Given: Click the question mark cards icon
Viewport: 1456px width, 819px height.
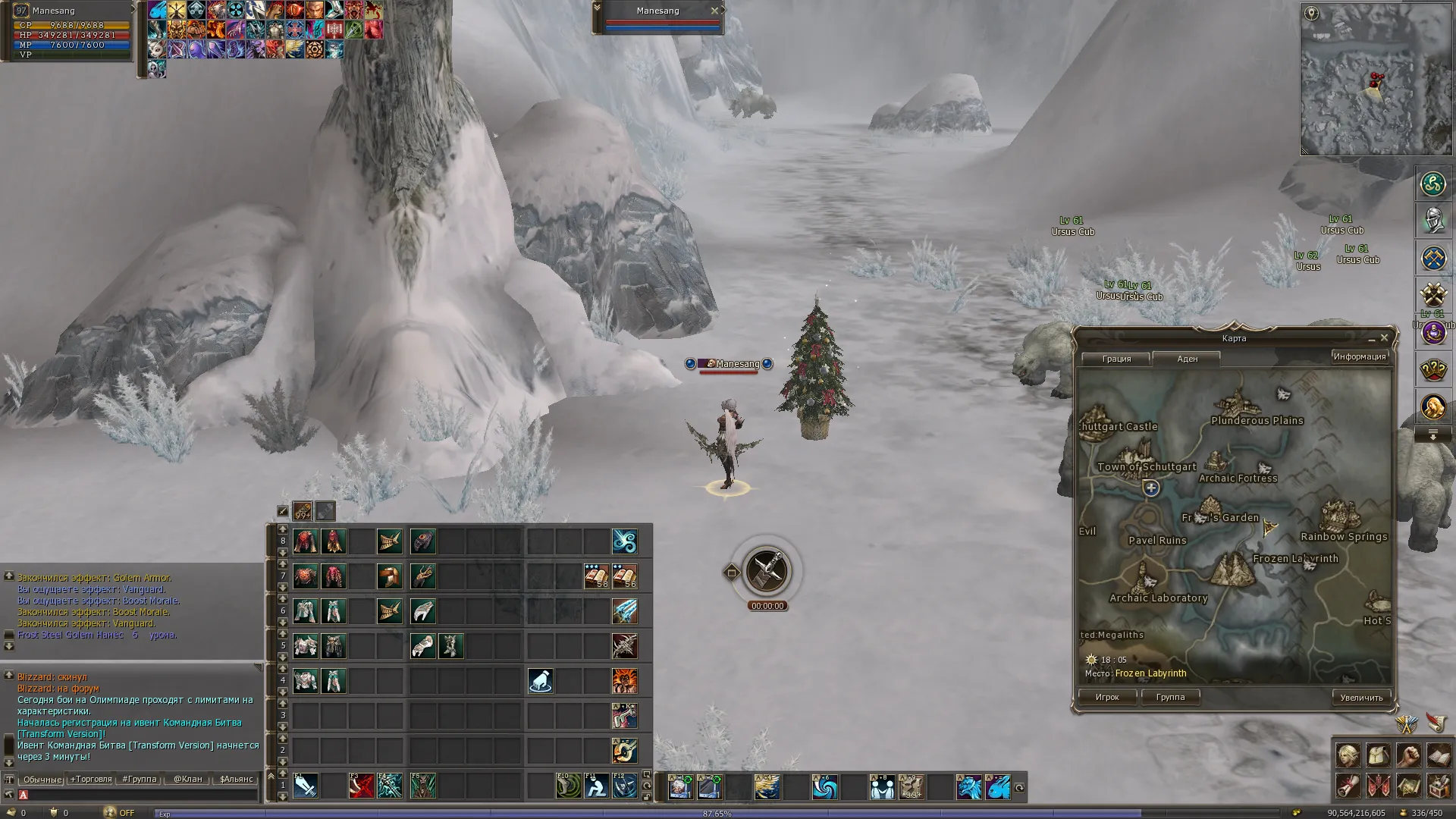Looking at the screenshot, I should 1433,370.
